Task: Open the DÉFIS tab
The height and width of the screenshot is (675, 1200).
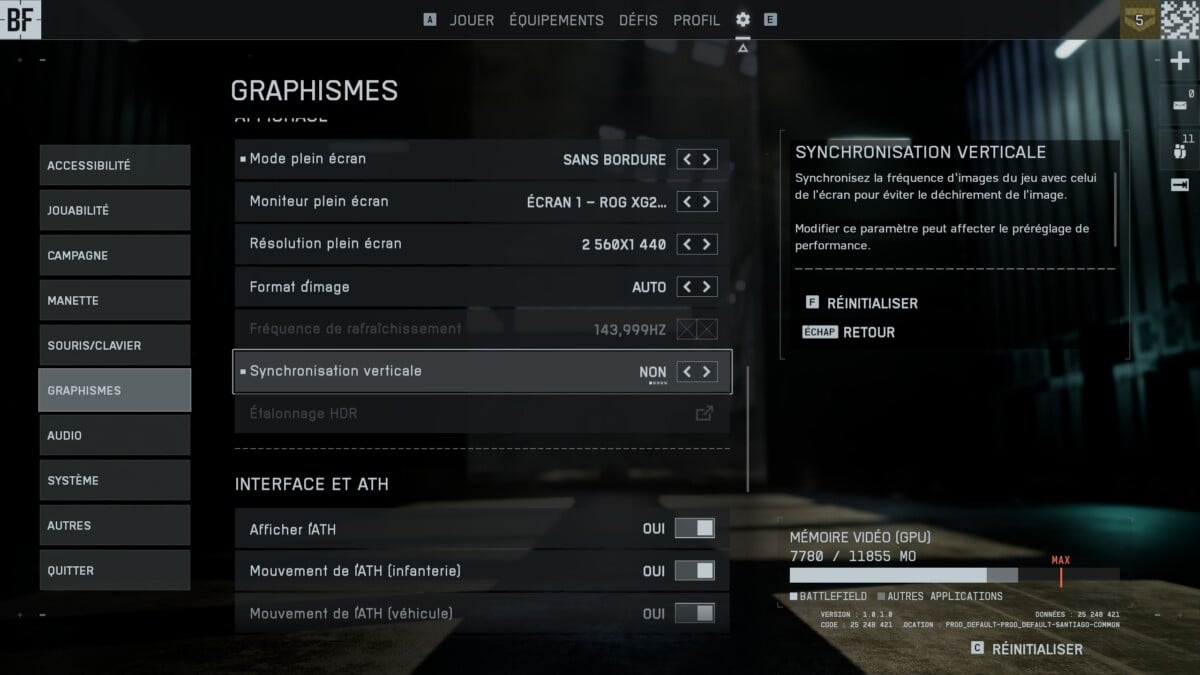Action: (638, 20)
